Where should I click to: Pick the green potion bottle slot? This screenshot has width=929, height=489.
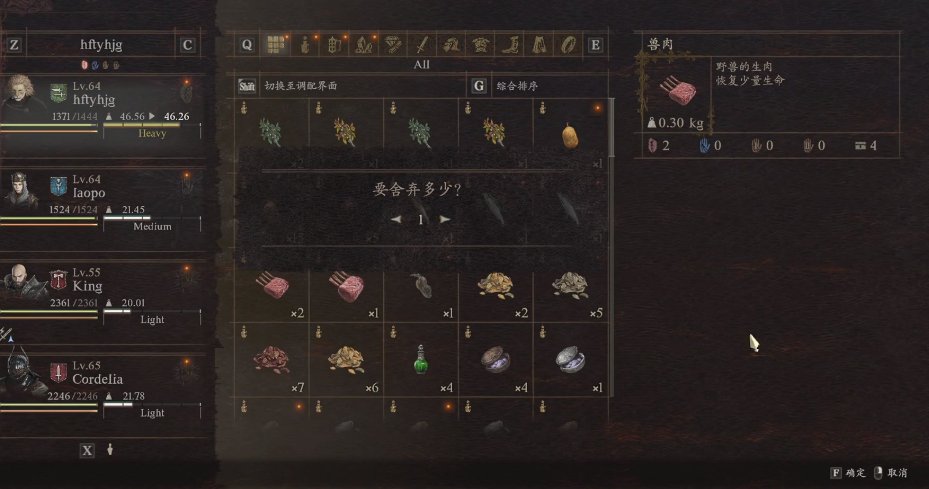421,359
